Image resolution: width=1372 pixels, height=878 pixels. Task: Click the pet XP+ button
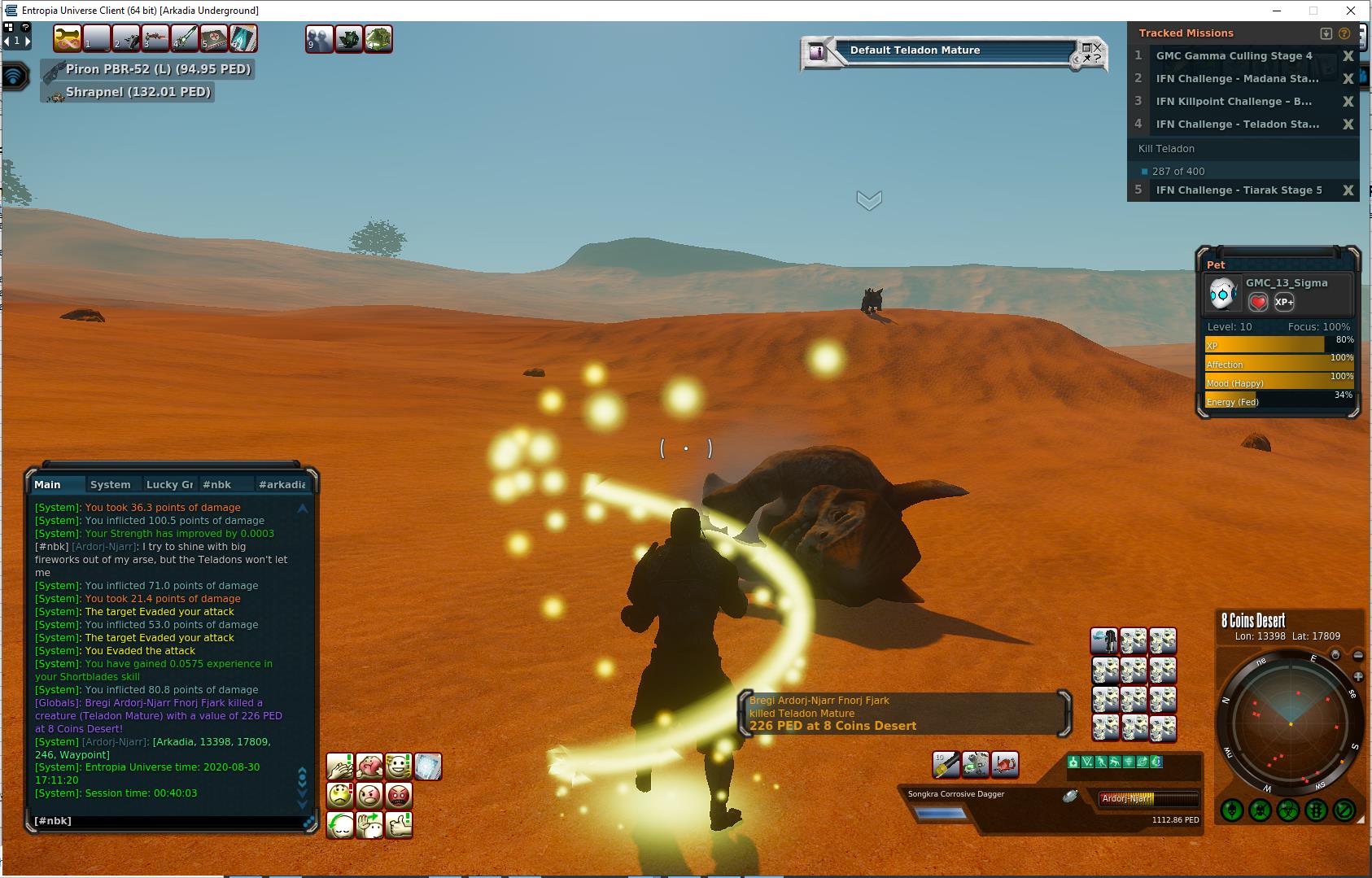[x=1284, y=302]
